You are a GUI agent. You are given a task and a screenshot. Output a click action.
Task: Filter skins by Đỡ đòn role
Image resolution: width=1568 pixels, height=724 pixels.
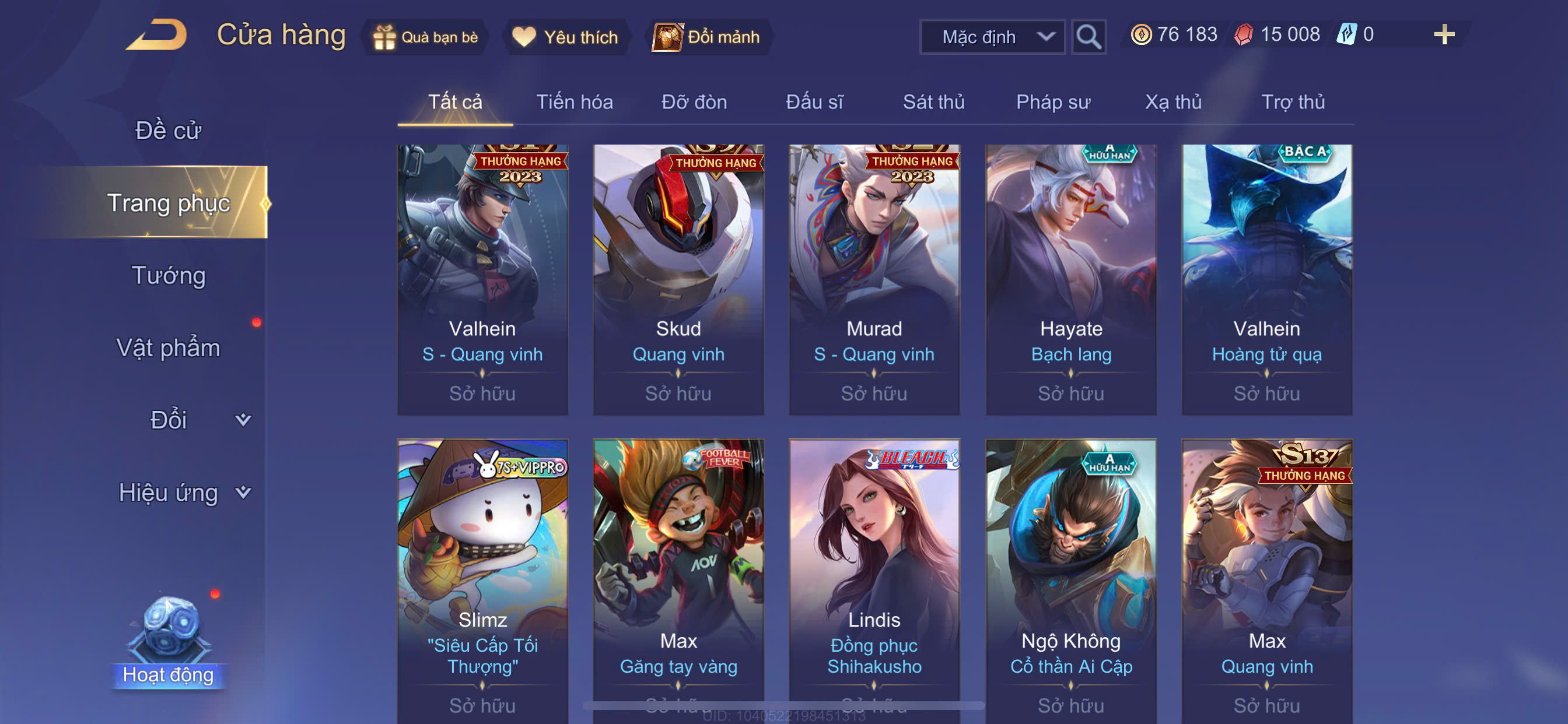(694, 102)
